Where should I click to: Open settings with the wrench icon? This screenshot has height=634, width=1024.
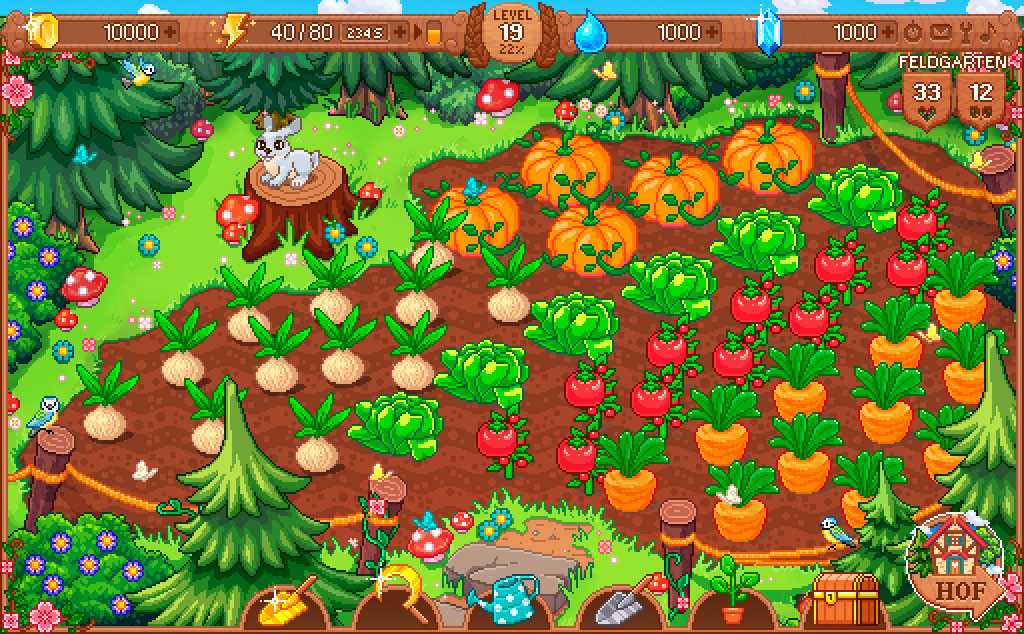coord(966,32)
